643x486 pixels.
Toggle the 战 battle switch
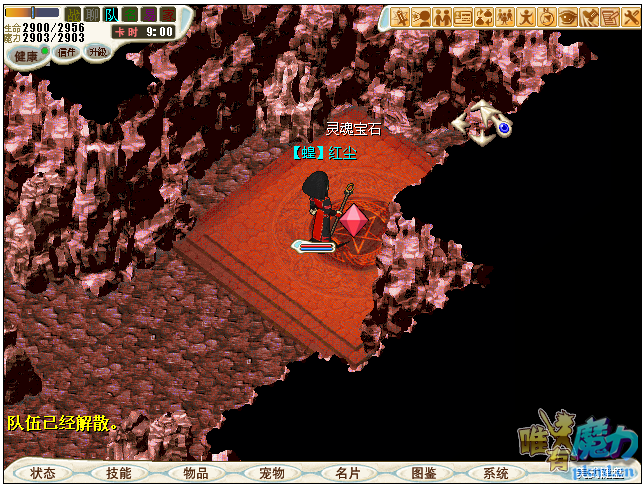click(73, 15)
